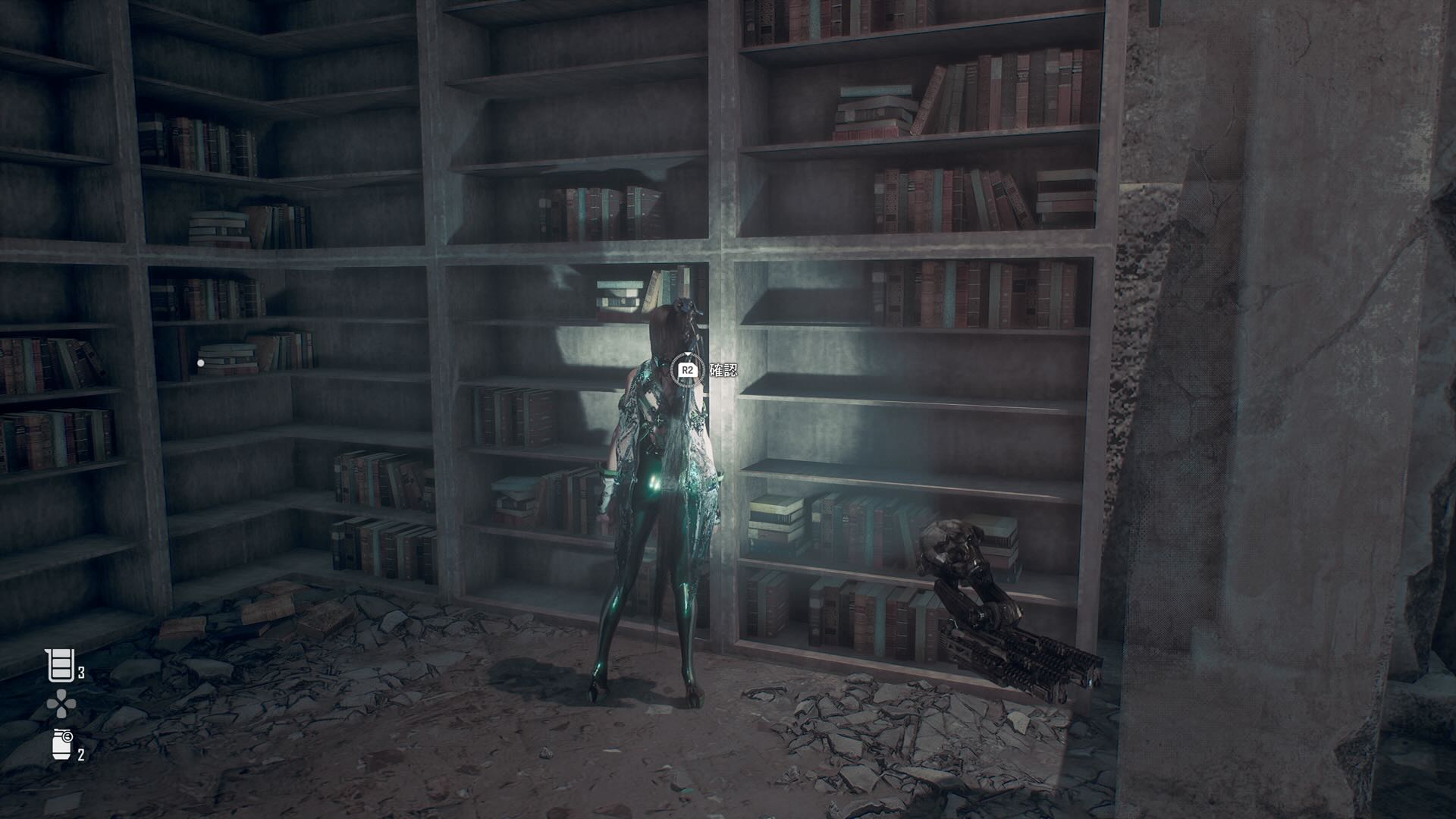Image resolution: width=1456 pixels, height=819 pixels.
Task: Click the white dot marker on the left bookshelf
Action: pyautogui.click(x=201, y=362)
